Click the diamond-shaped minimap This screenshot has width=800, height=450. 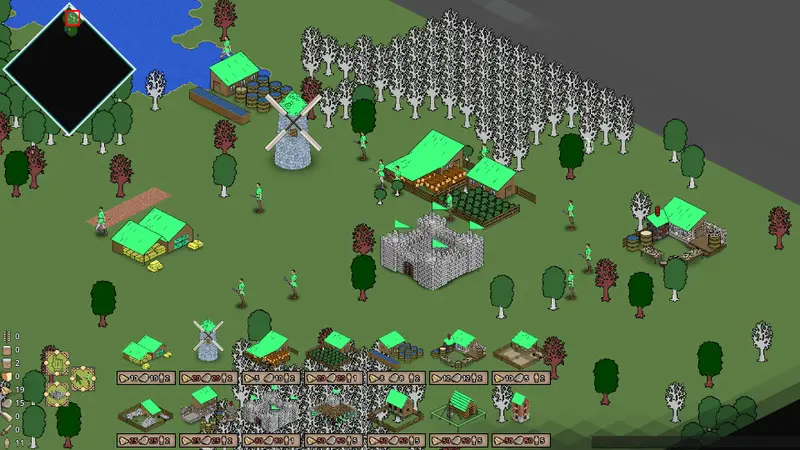click(69, 69)
